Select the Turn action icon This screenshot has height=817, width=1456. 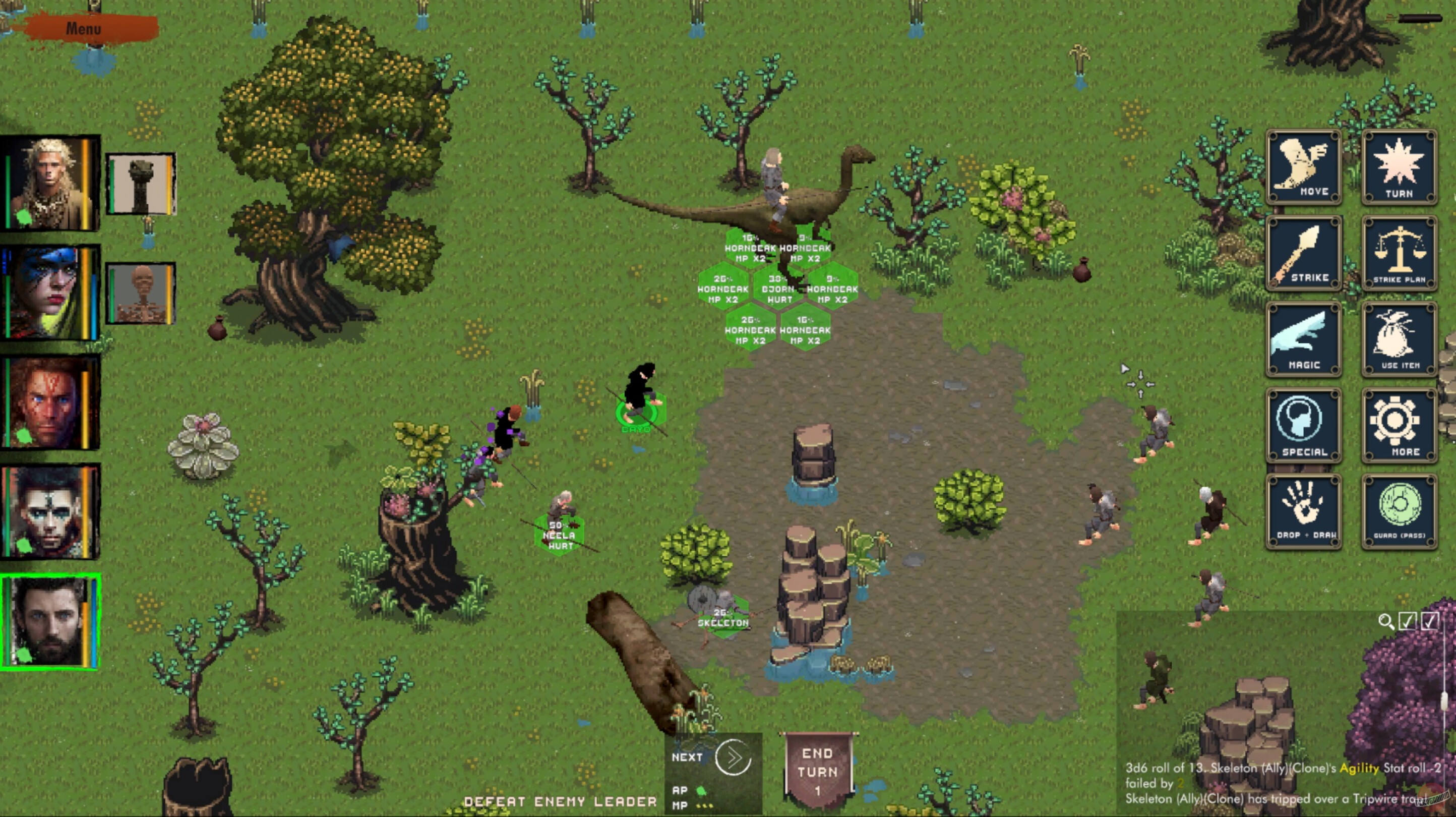(x=1400, y=166)
